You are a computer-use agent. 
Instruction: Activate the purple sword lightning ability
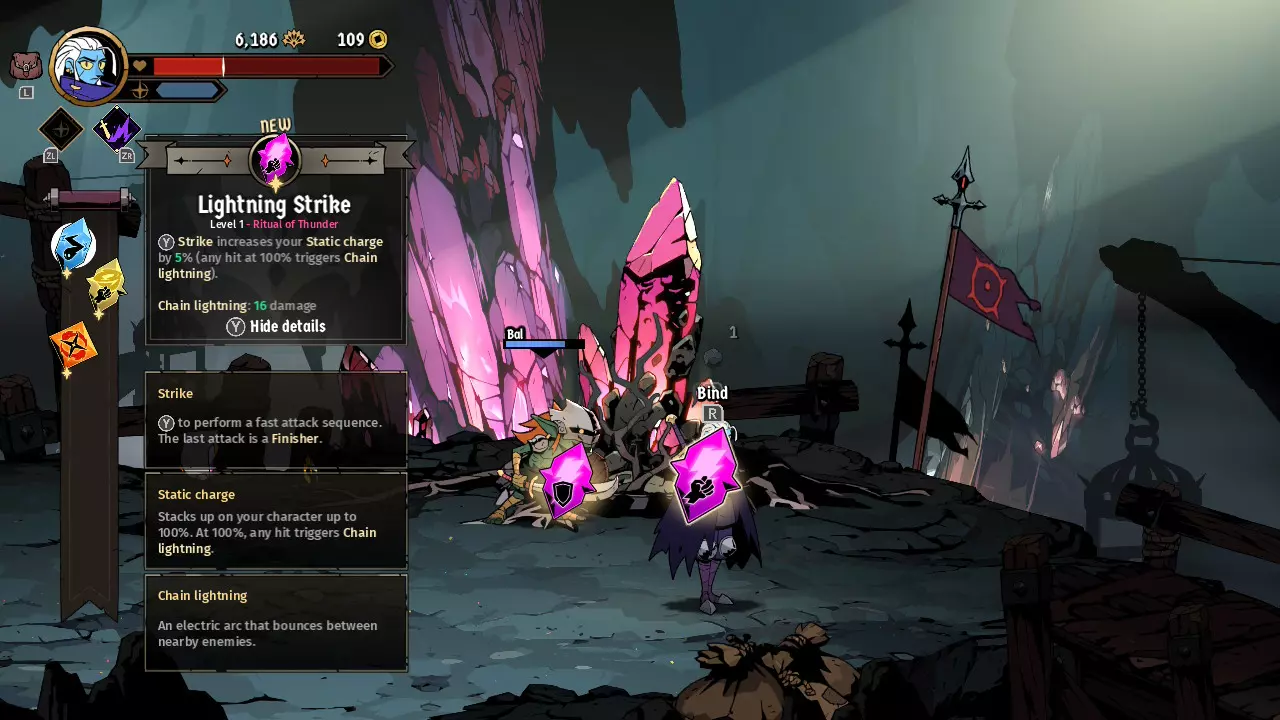point(117,130)
